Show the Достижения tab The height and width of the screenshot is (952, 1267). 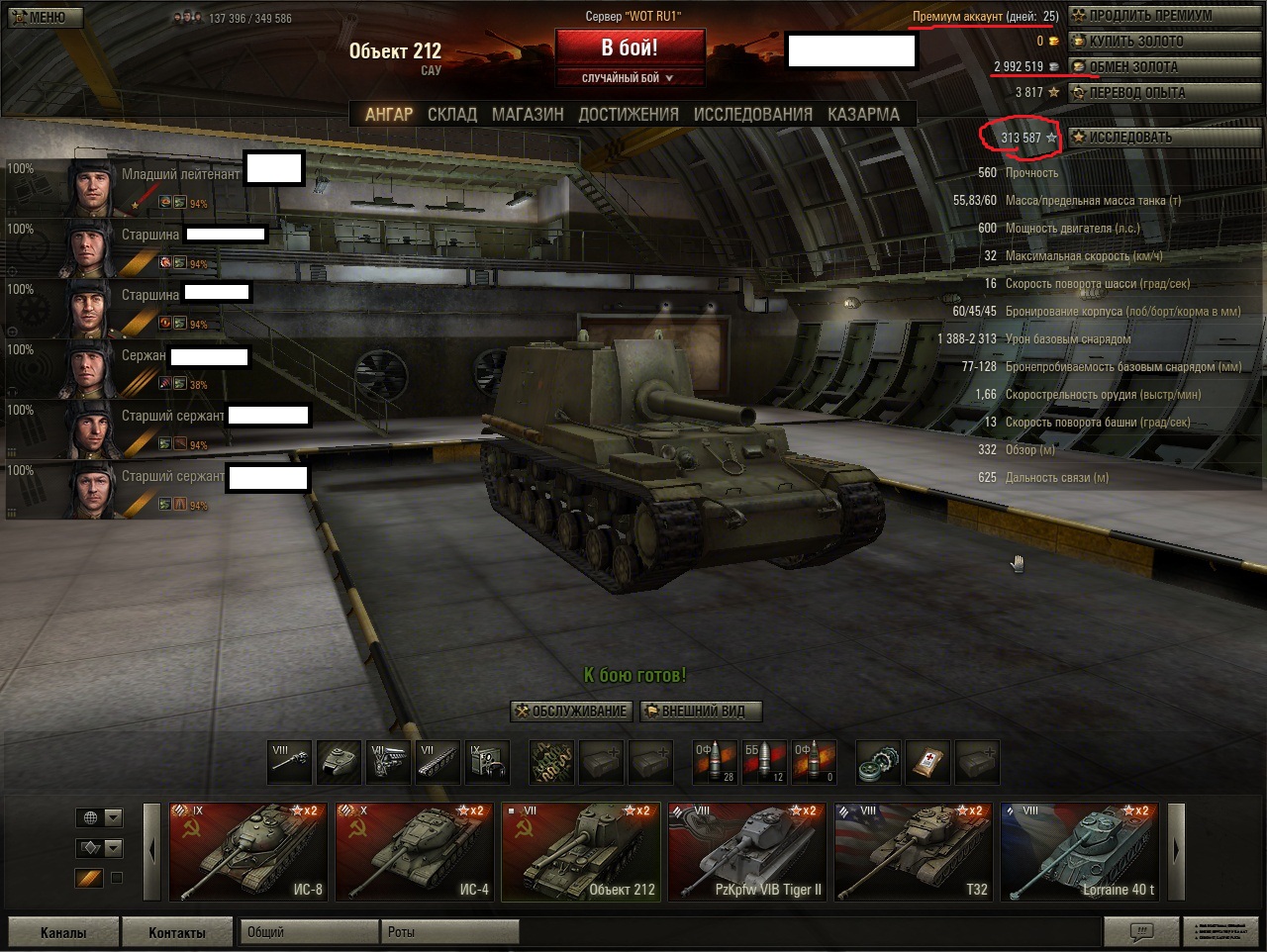click(x=629, y=115)
